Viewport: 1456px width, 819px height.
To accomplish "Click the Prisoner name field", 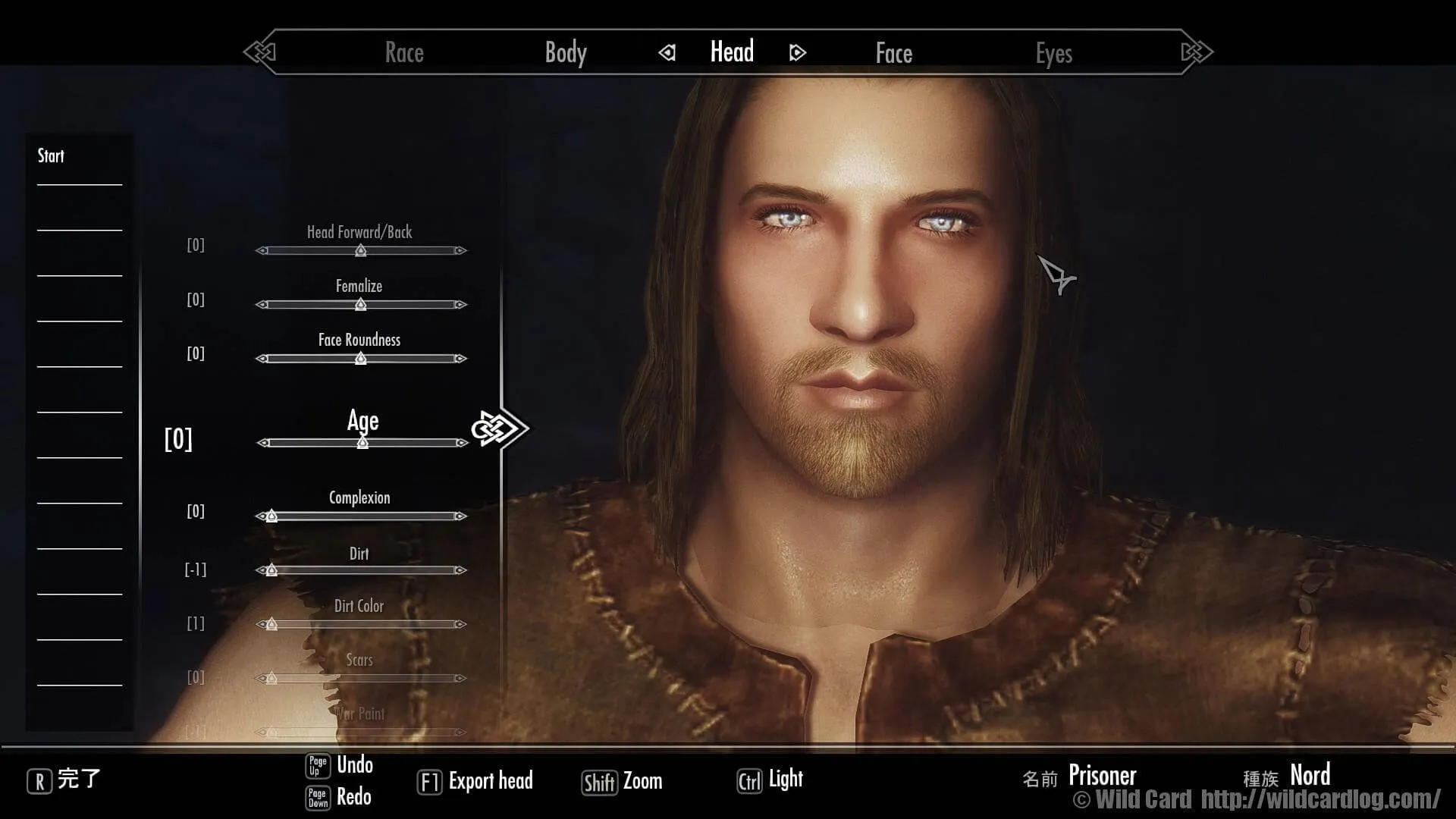I will [x=1102, y=776].
